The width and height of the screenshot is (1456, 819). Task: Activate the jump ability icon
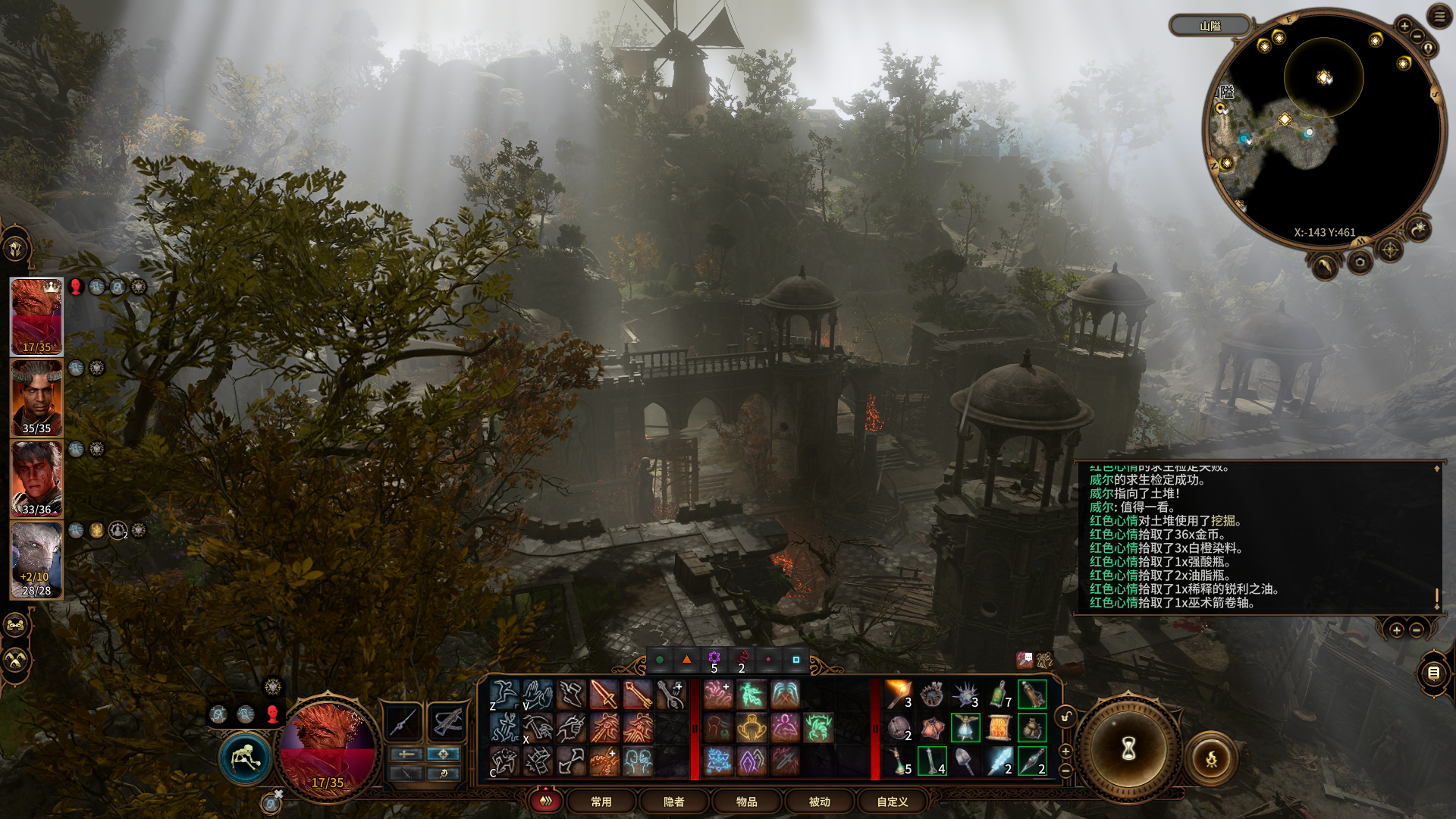pos(504,694)
